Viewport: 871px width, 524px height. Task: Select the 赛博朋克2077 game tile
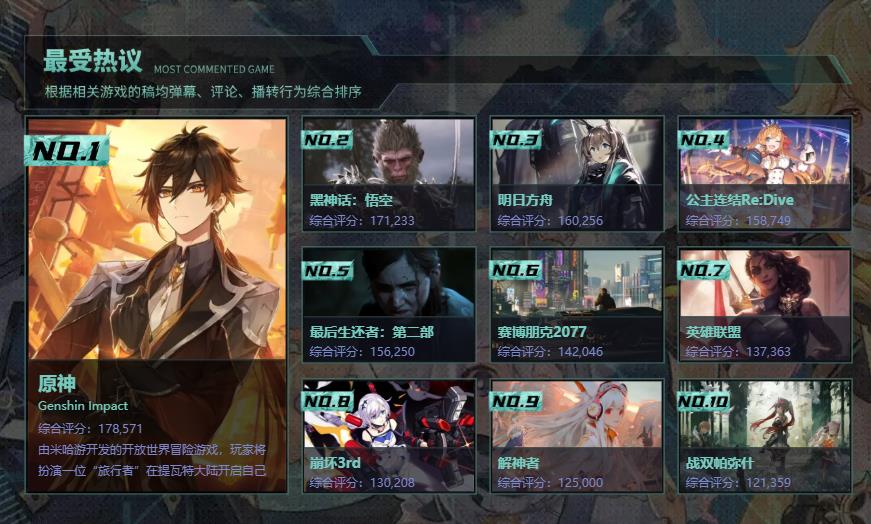point(576,305)
